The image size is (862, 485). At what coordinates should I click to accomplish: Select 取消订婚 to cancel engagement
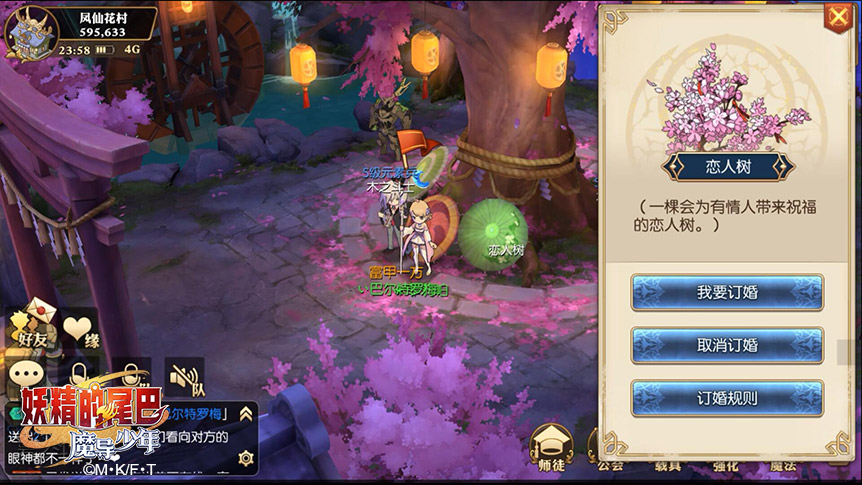(727, 346)
